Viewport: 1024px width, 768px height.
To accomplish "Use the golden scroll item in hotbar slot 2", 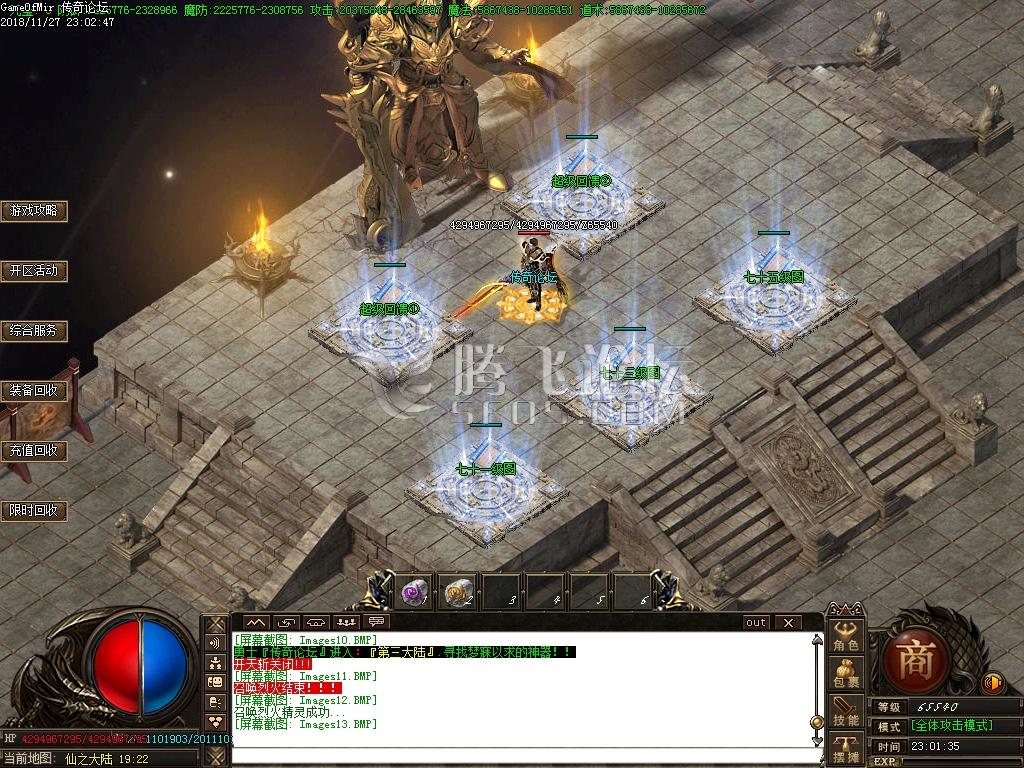I will click(x=459, y=593).
